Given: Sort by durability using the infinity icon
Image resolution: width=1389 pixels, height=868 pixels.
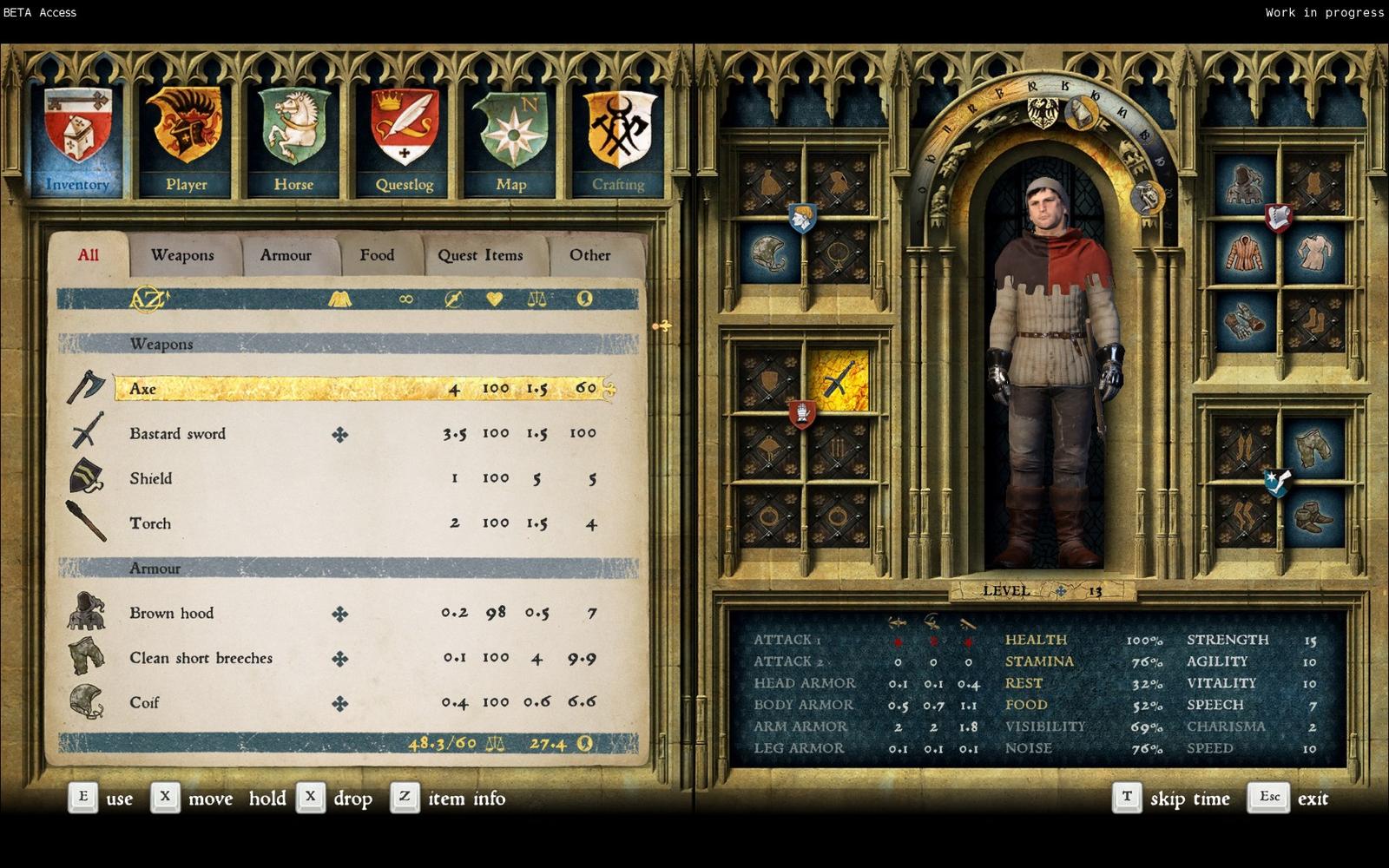Looking at the screenshot, I should (x=405, y=299).
